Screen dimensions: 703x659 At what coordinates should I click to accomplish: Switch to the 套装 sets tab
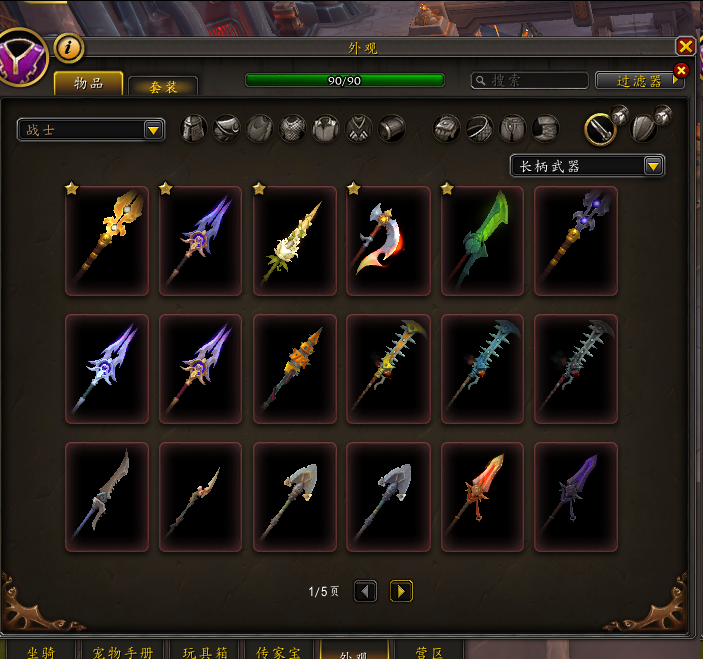coord(163,87)
